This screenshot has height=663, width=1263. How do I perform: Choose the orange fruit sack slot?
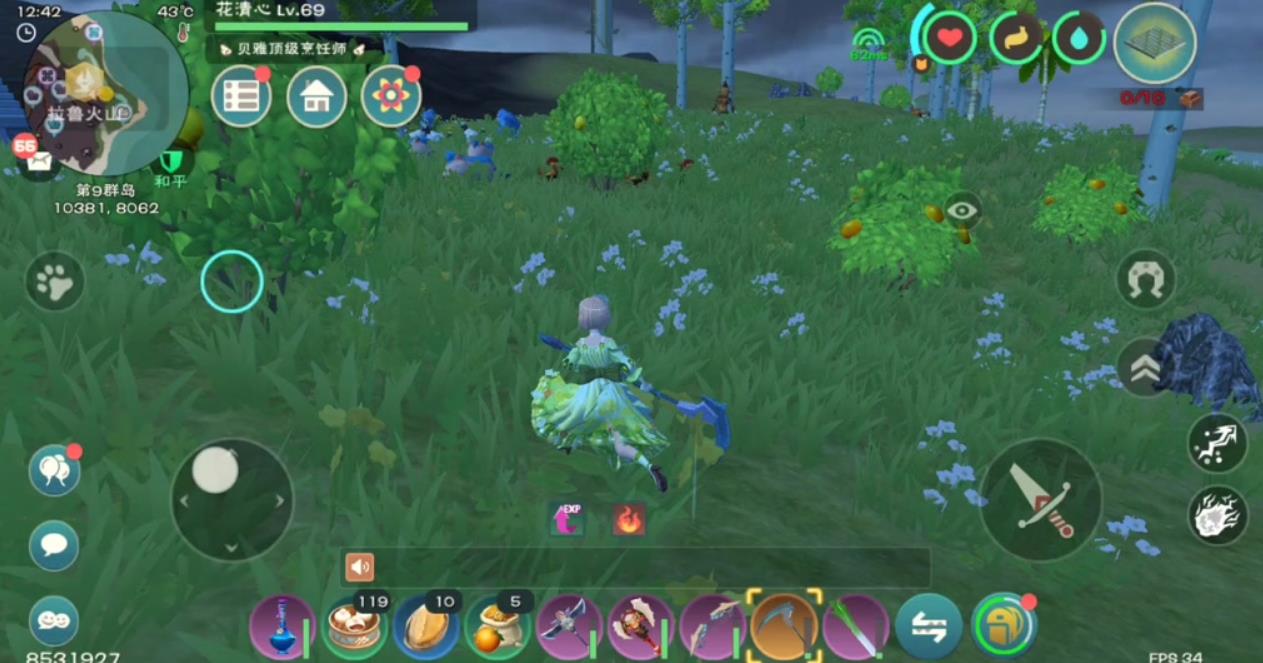coord(498,627)
